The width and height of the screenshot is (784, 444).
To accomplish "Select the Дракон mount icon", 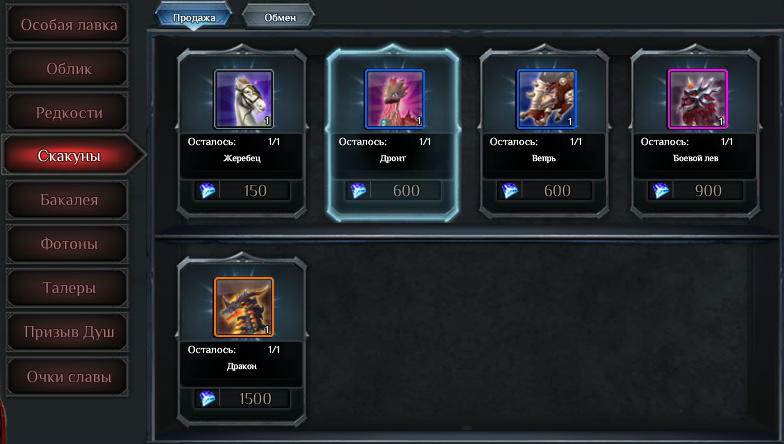I will click(x=243, y=307).
